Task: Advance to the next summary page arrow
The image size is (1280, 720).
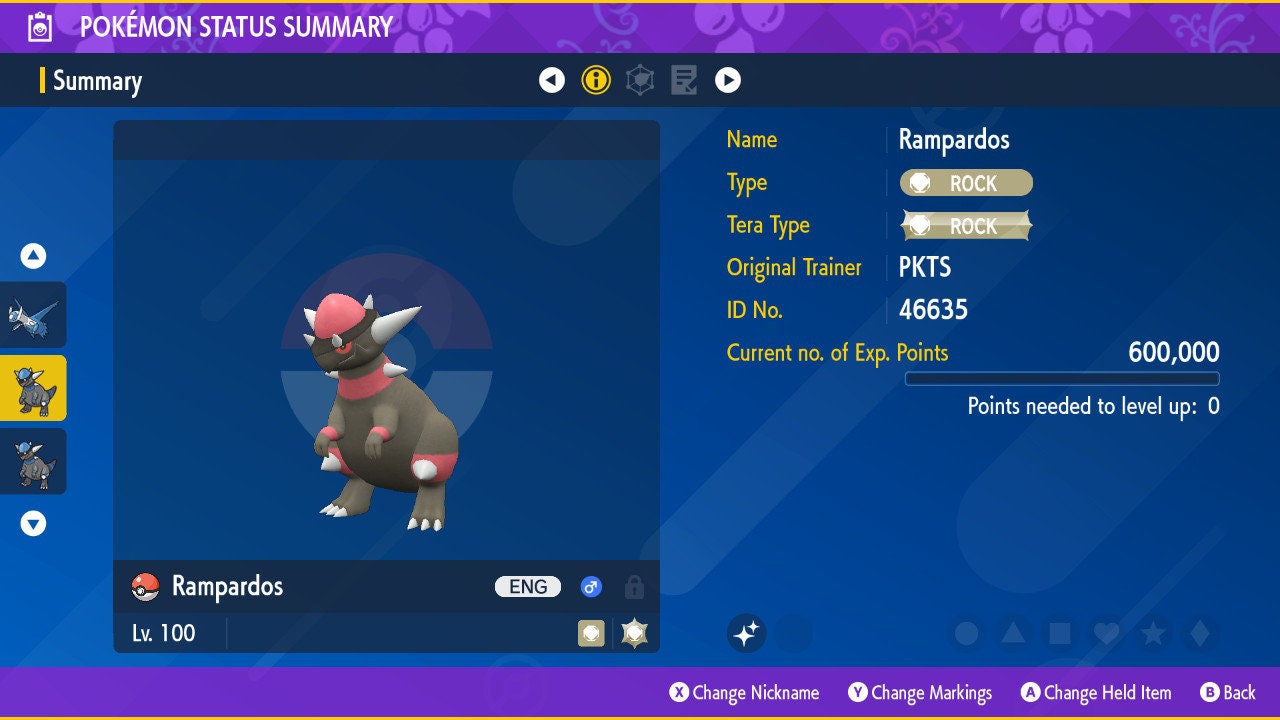Action: [728, 80]
